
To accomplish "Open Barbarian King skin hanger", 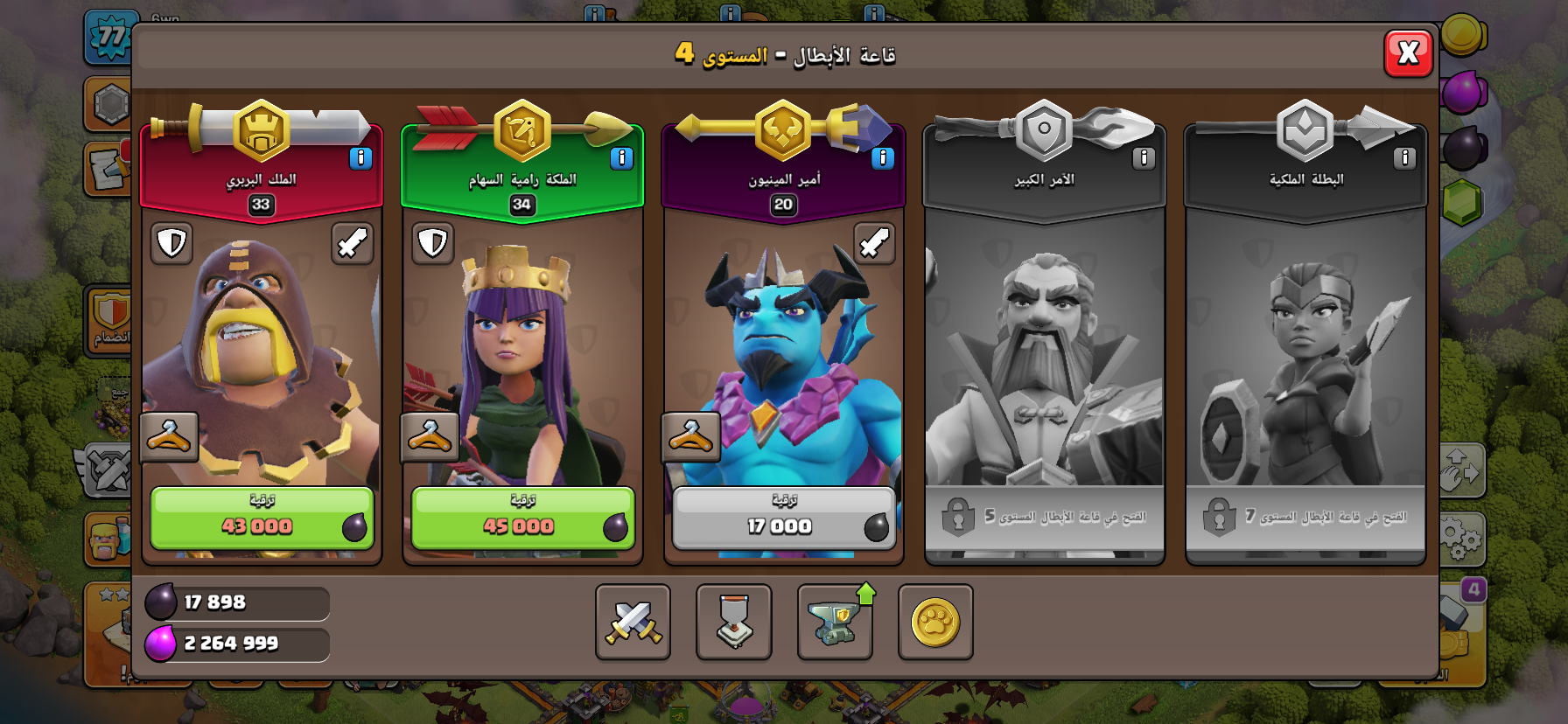I will [169, 435].
